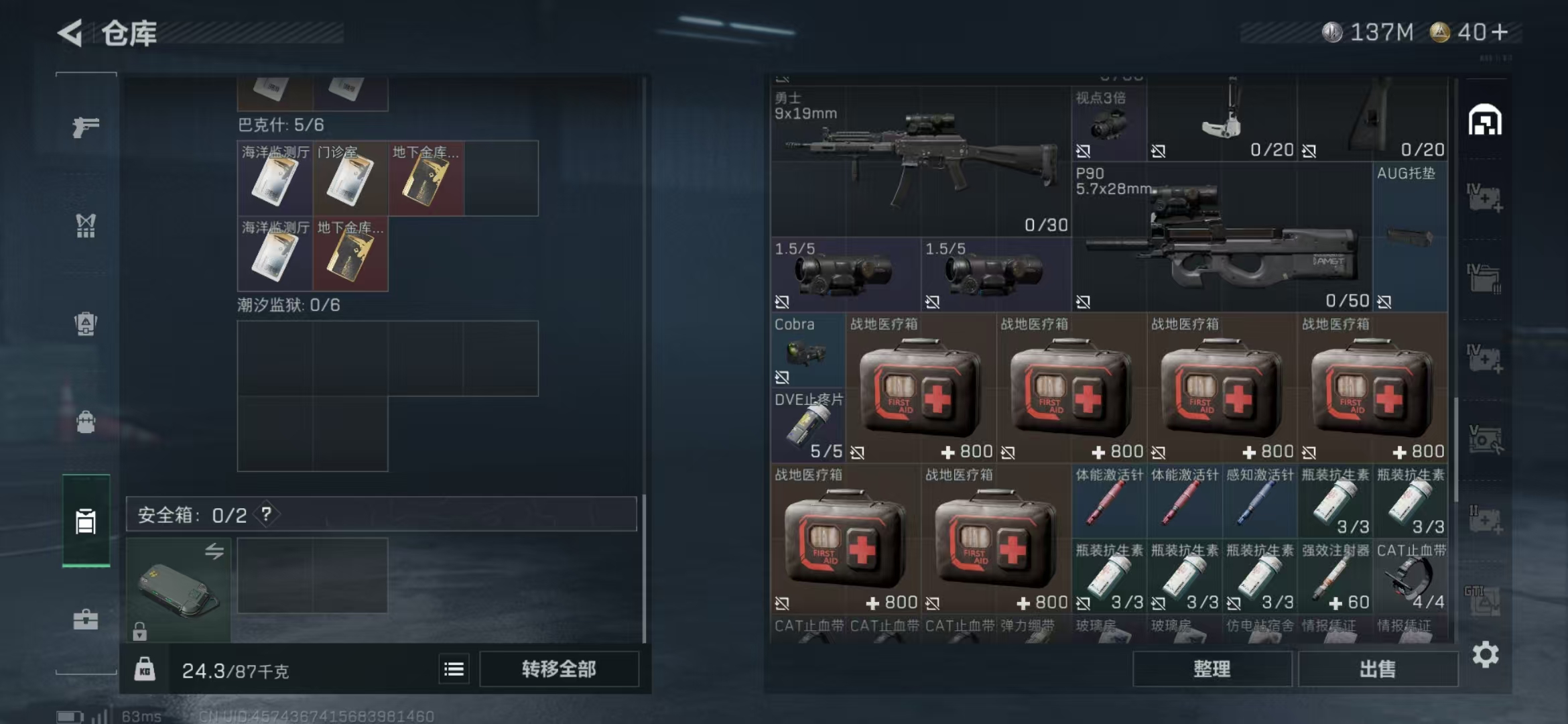Select the AUG托垫 attachment
Screen dimensions: 1568x724
1409,236
